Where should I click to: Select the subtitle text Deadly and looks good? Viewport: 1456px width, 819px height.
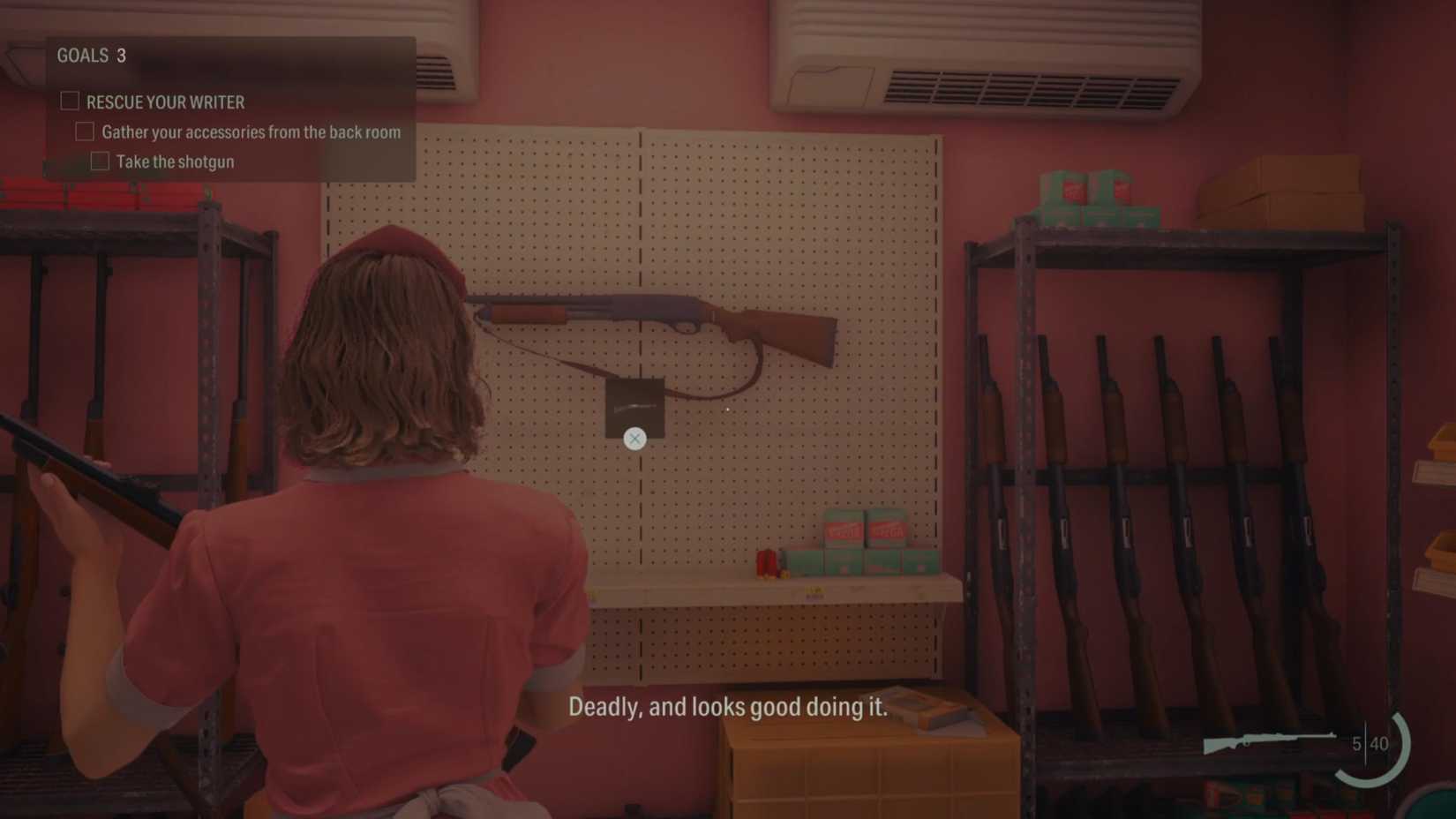[730, 707]
